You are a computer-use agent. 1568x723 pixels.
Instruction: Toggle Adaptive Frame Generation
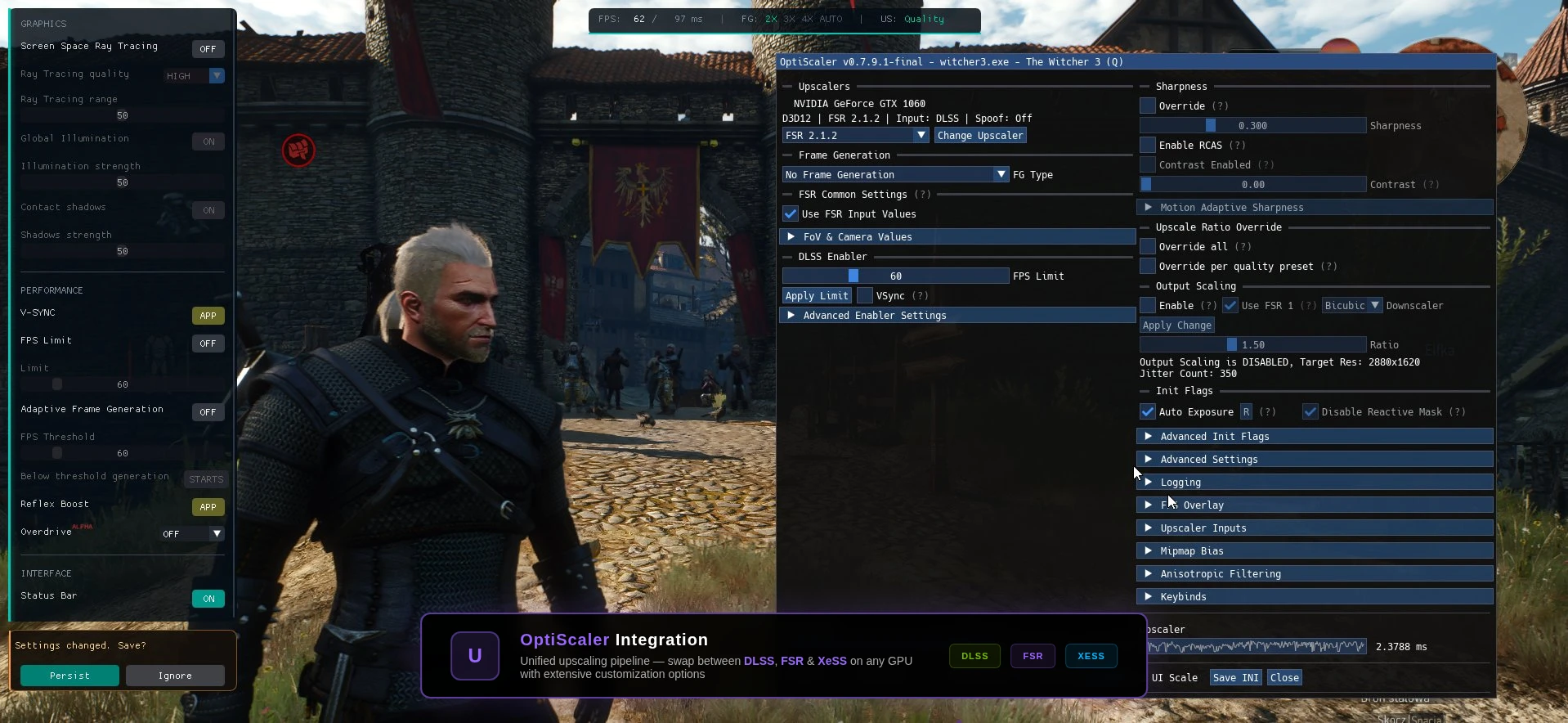coord(208,412)
